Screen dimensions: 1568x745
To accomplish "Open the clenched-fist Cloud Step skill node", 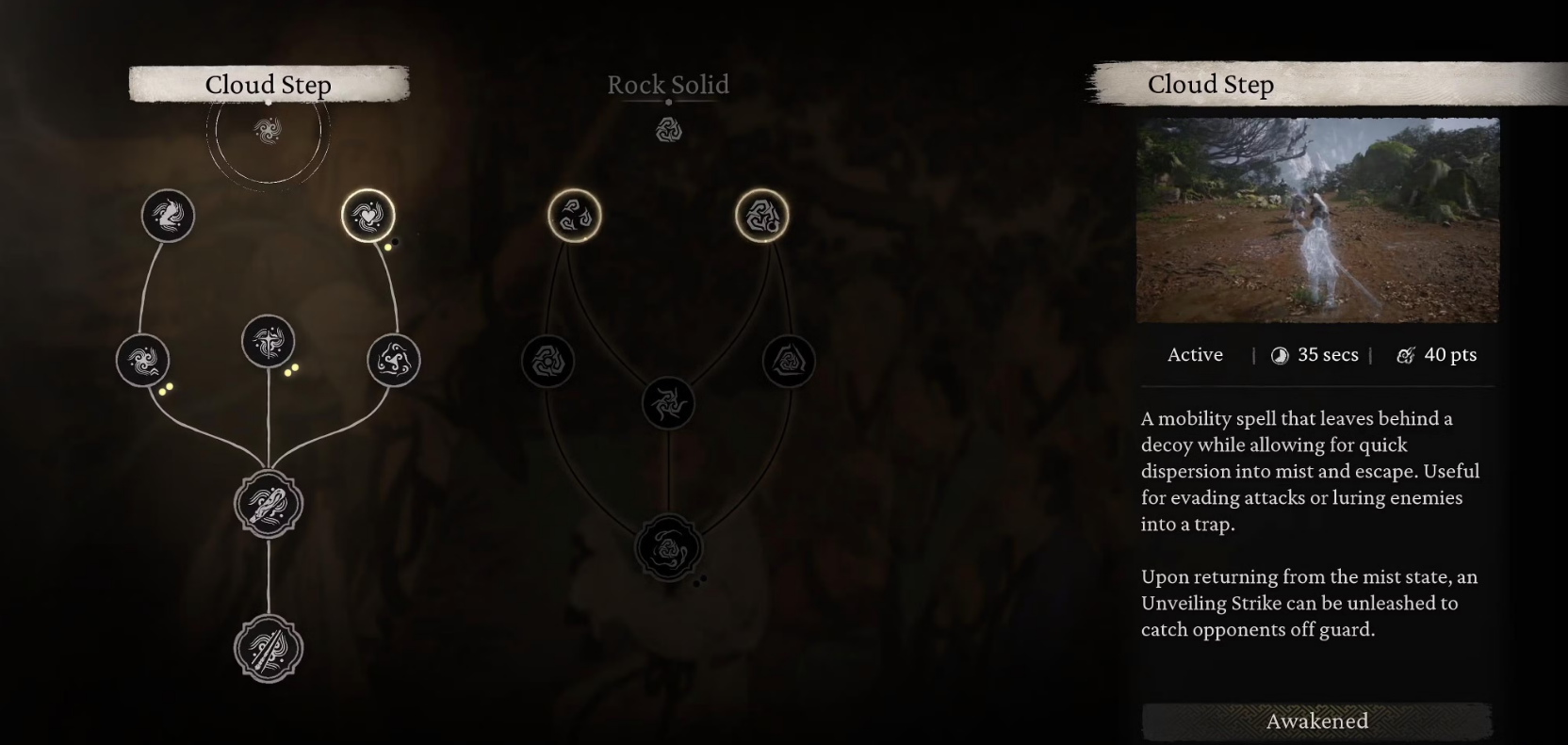I will click(x=269, y=505).
